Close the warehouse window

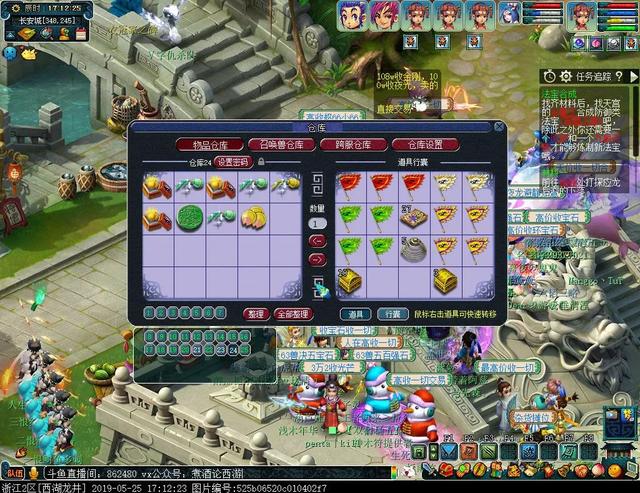pyautogui.click(x=498, y=127)
